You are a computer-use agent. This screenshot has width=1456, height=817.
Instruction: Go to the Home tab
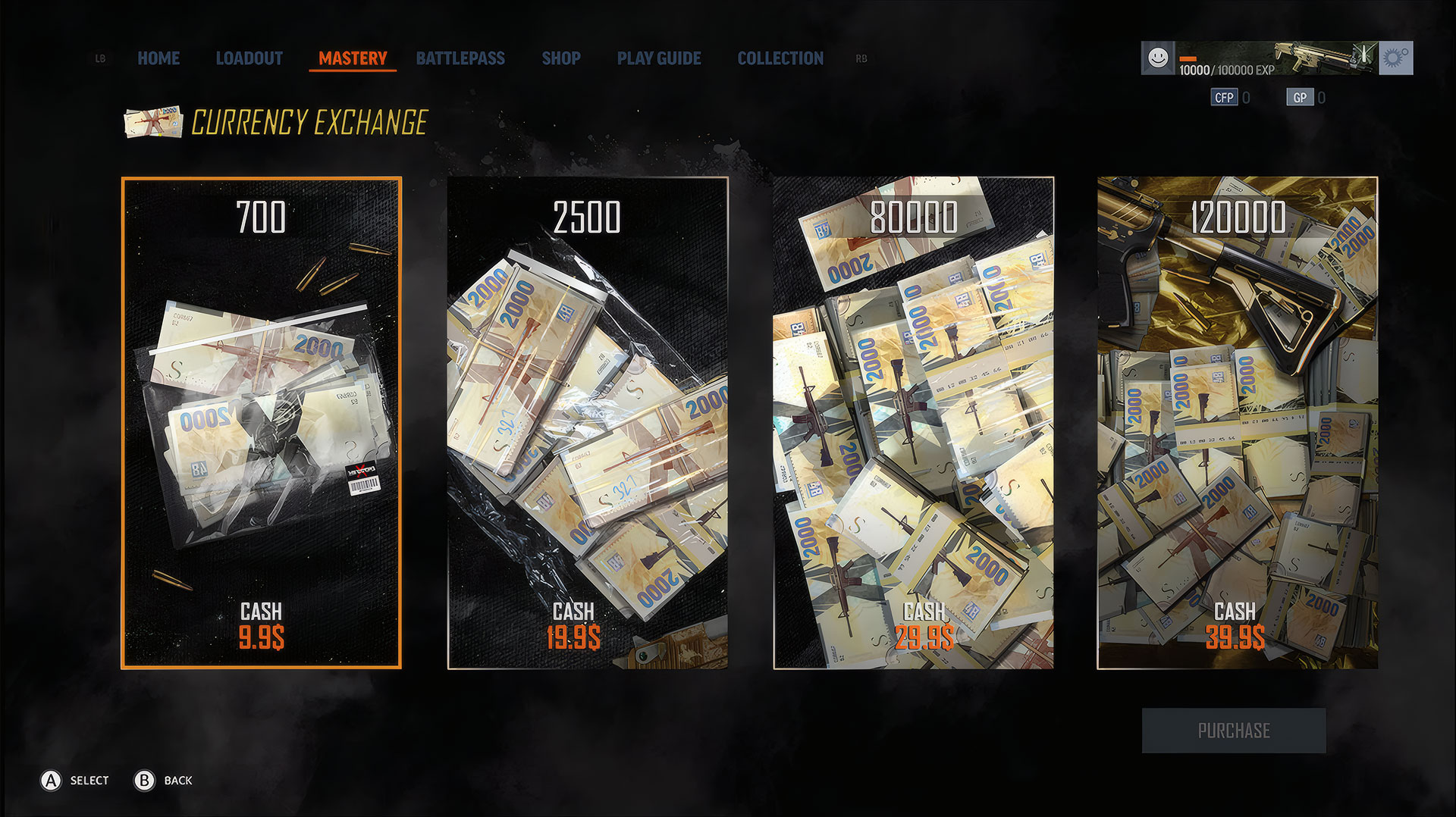(x=158, y=58)
